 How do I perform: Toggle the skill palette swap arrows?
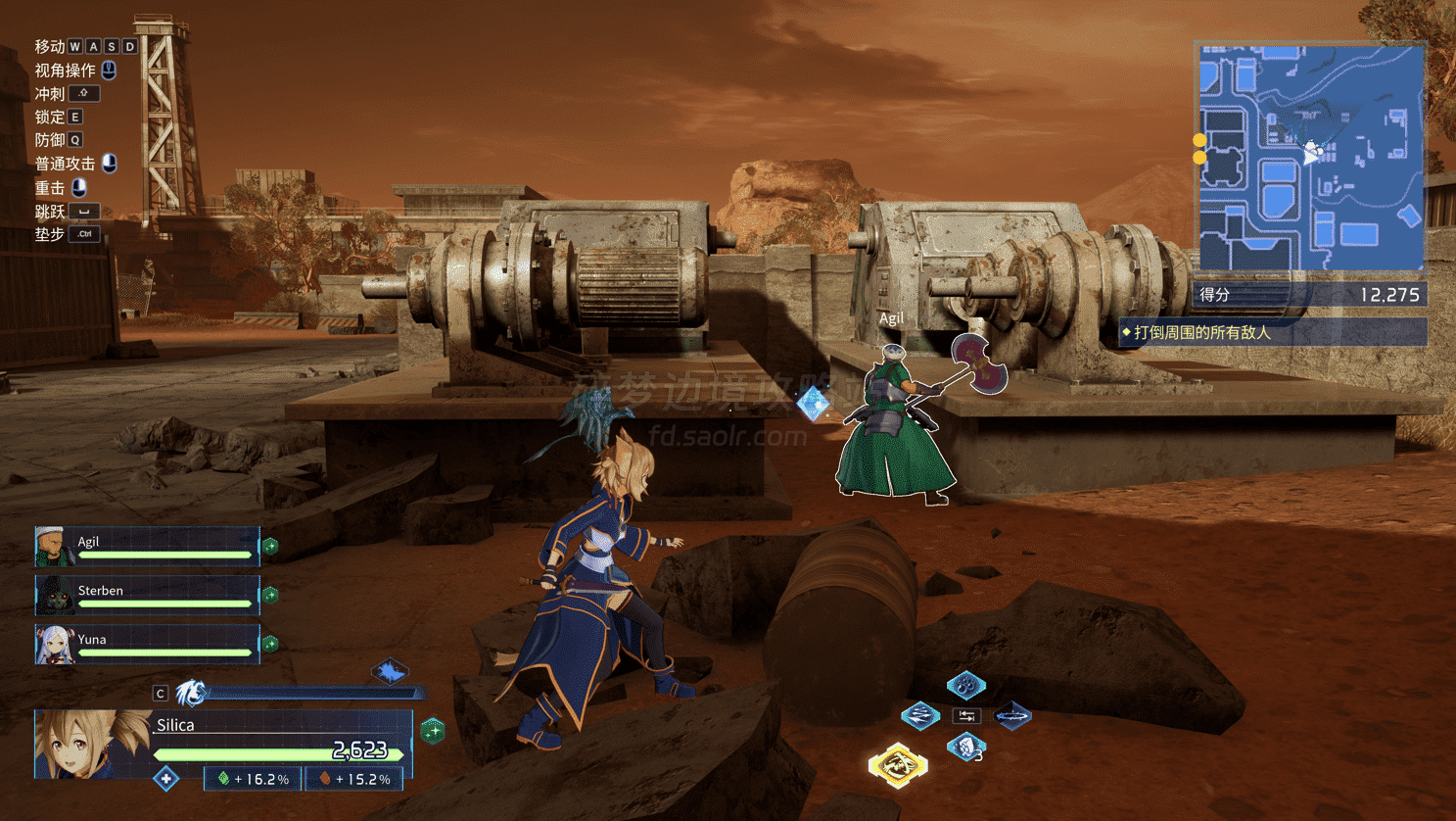pos(966,716)
